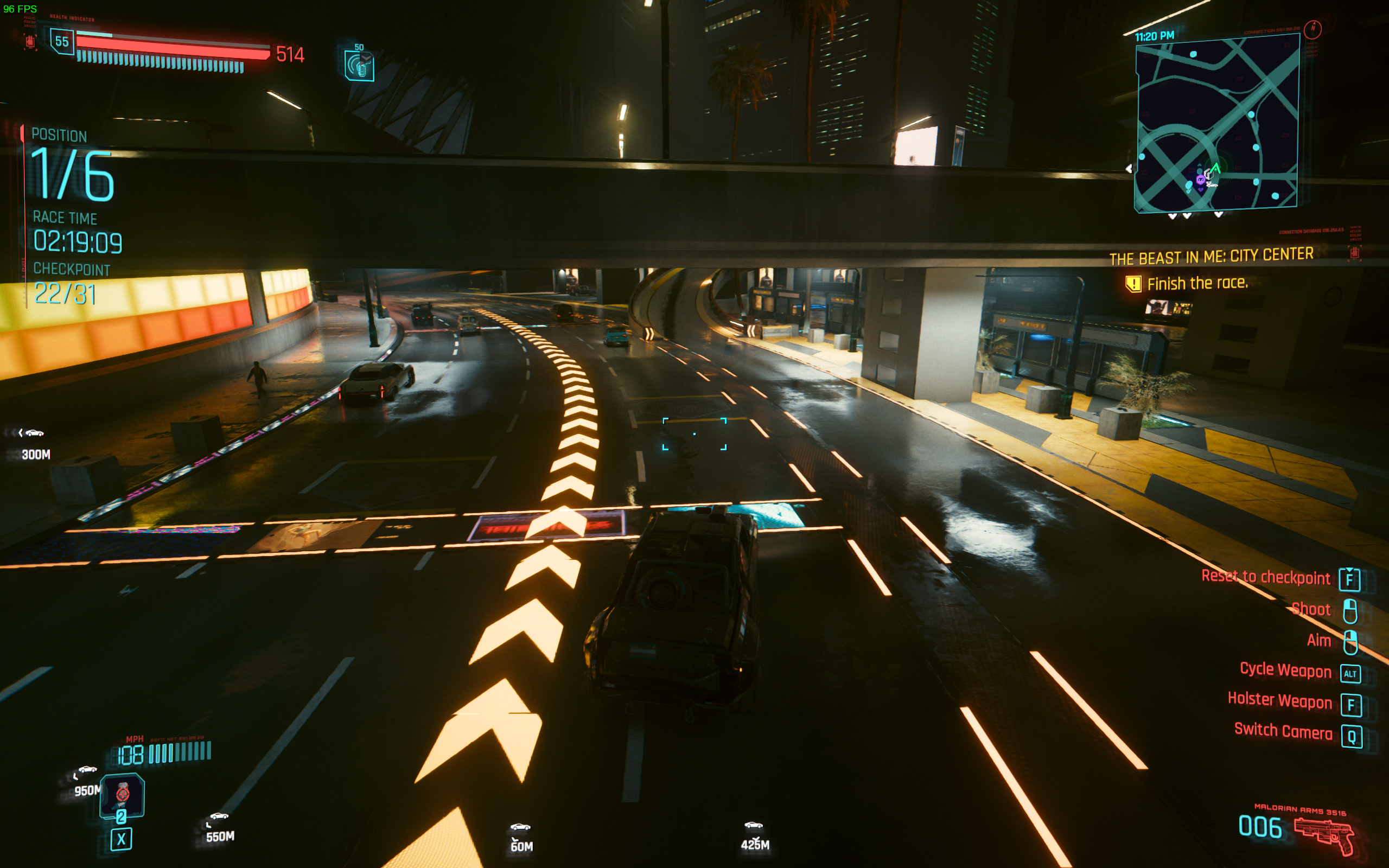Screen dimensions: 1389x868
Task: Open the phone call icon
Action: point(359,66)
